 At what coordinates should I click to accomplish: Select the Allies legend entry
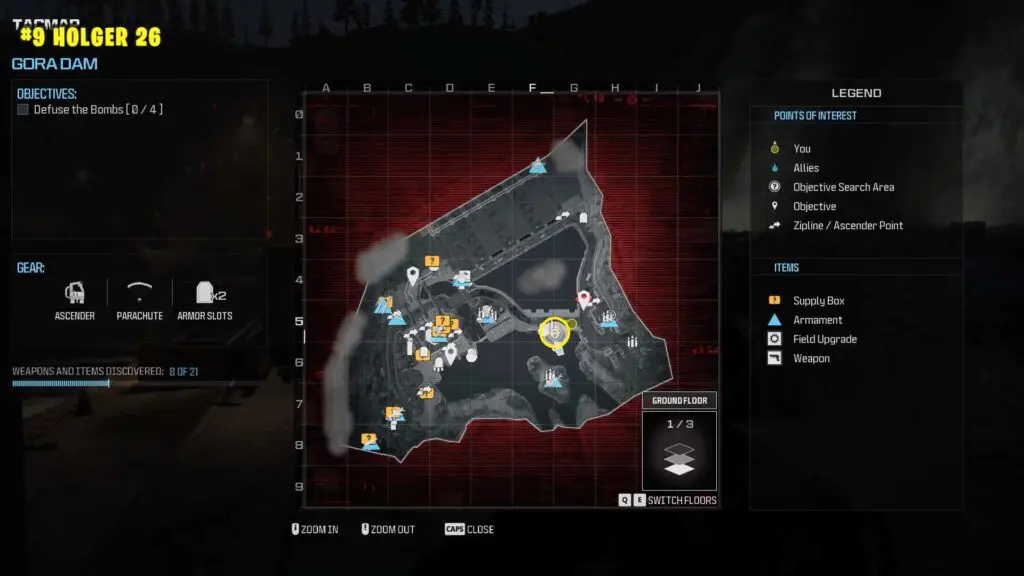pyautogui.click(x=805, y=168)
